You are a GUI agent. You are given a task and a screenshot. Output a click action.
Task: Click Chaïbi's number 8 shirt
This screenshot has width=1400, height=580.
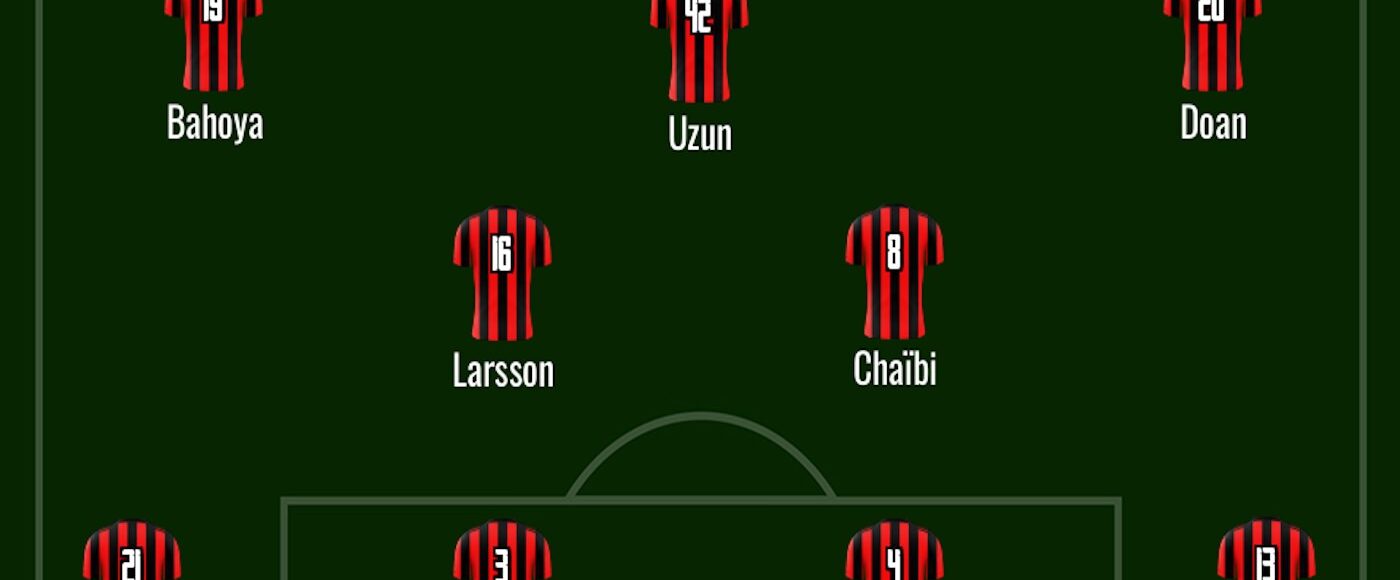pyautogui.click(x=894, y=272)
